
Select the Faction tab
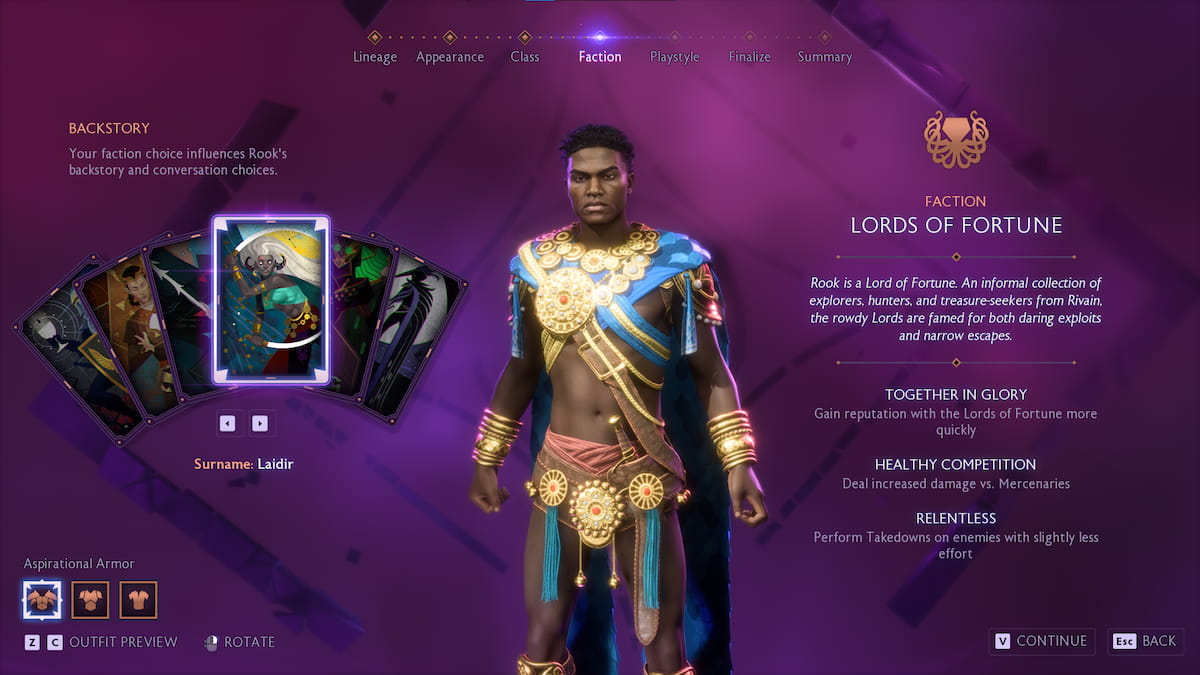coord(600,56)
